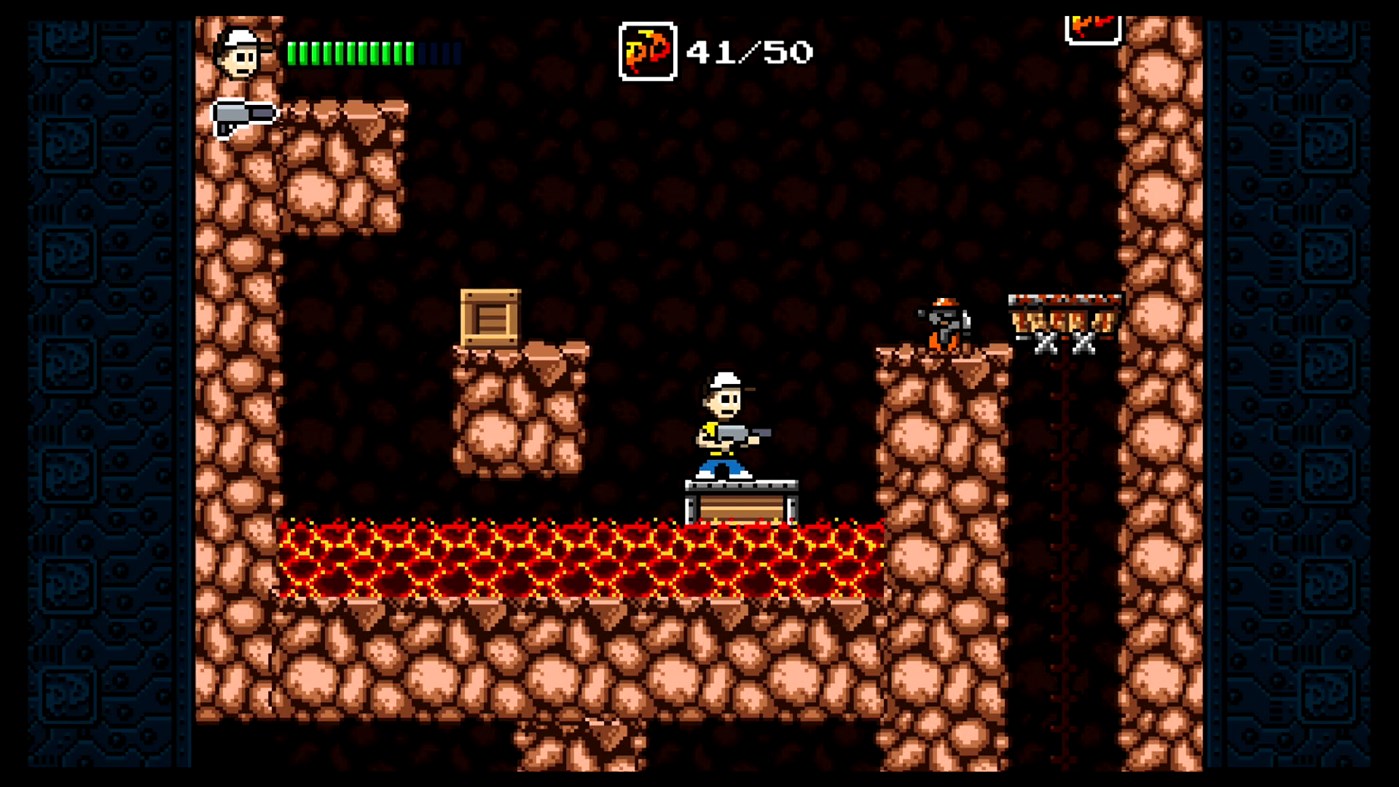Click the PD emblem in the top-right corner
The width and height of the screenshot is (1399, 787).
[x=1093, y=23]
